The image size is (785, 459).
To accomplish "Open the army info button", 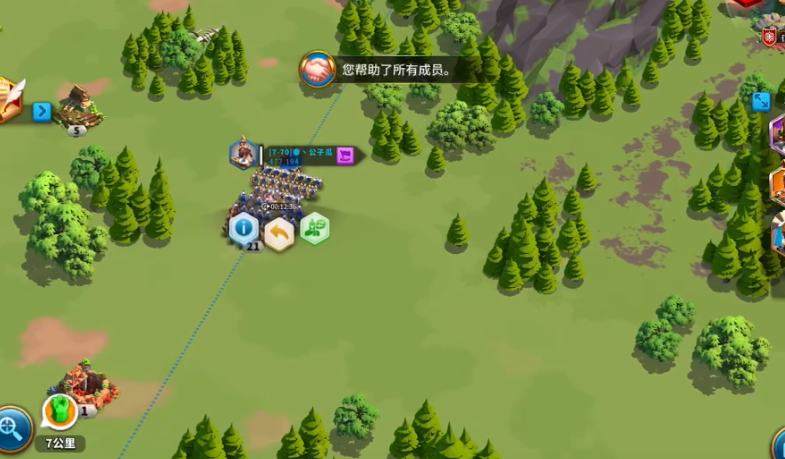I will pyautogui.click(x=244, y=229).
